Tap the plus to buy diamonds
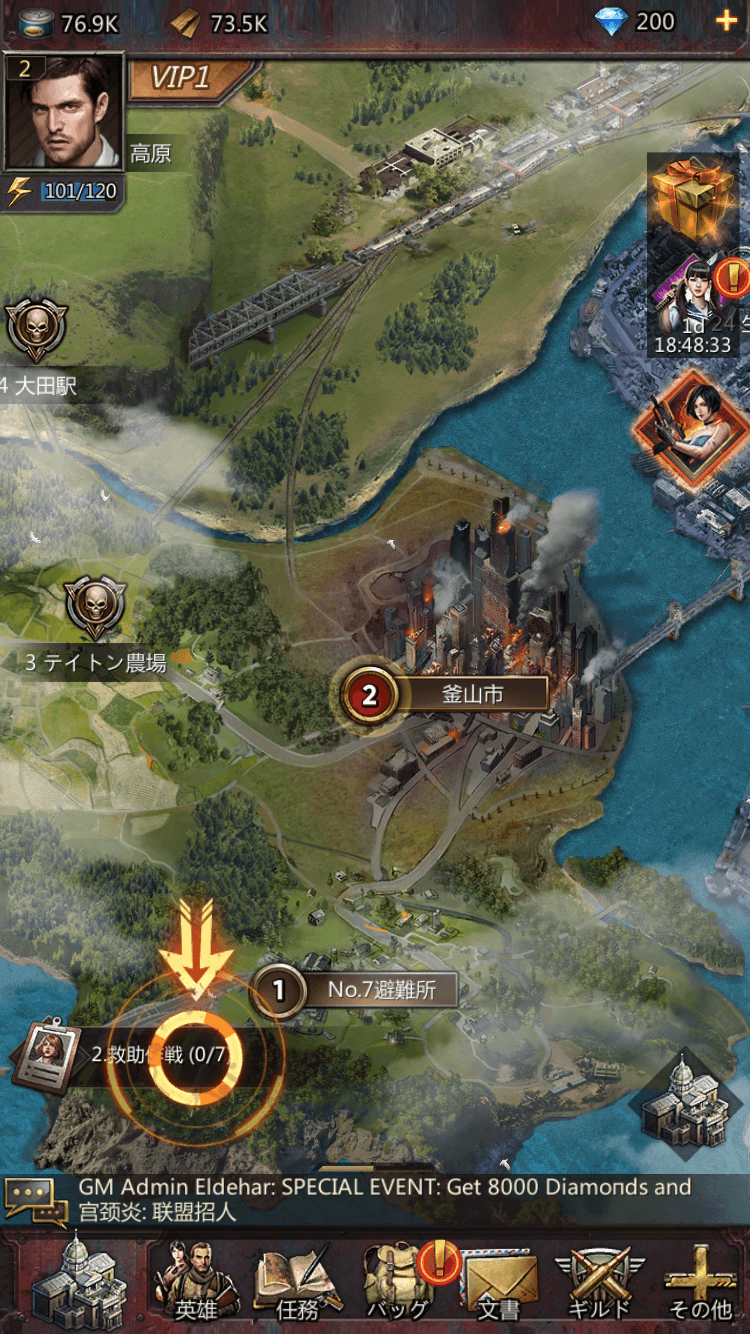Viewport: 750px width, 1334px height. click(x=726, y=21)
